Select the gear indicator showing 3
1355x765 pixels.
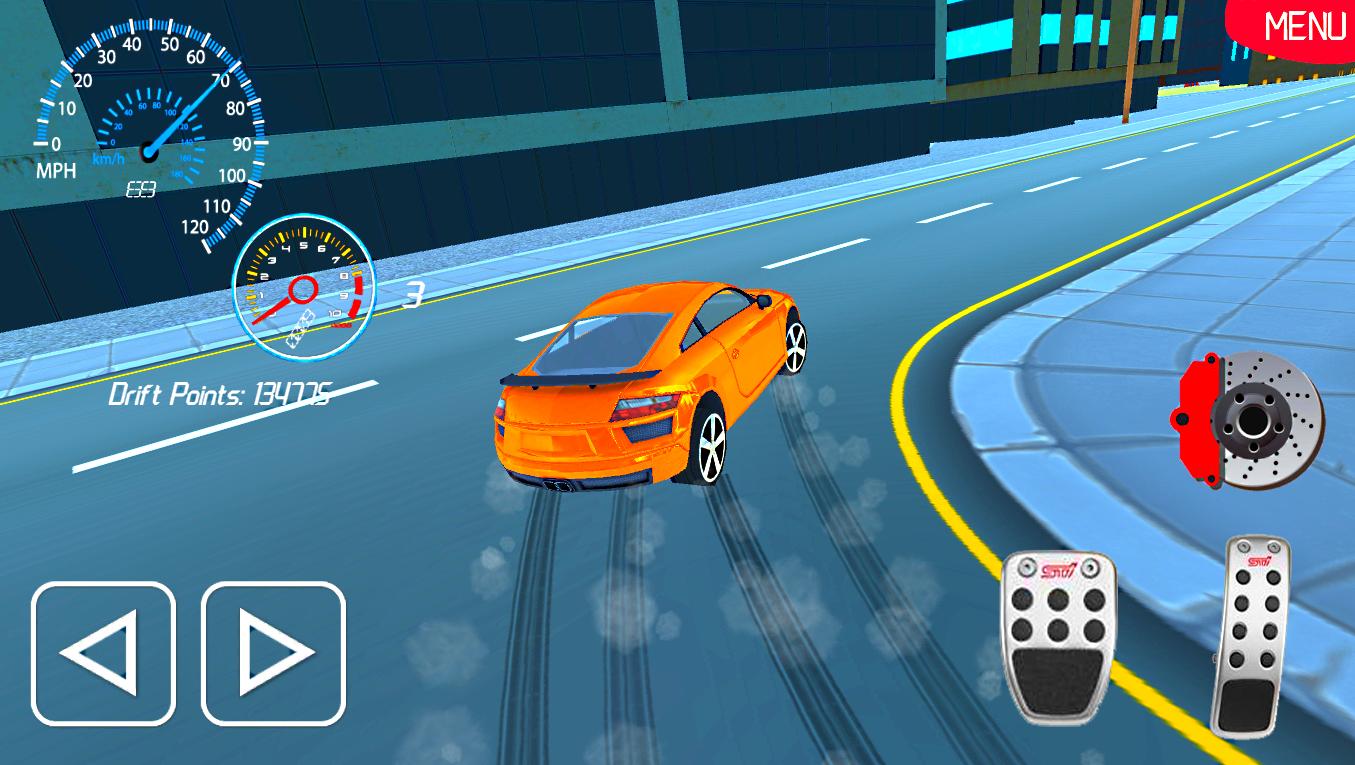point(415,296)
